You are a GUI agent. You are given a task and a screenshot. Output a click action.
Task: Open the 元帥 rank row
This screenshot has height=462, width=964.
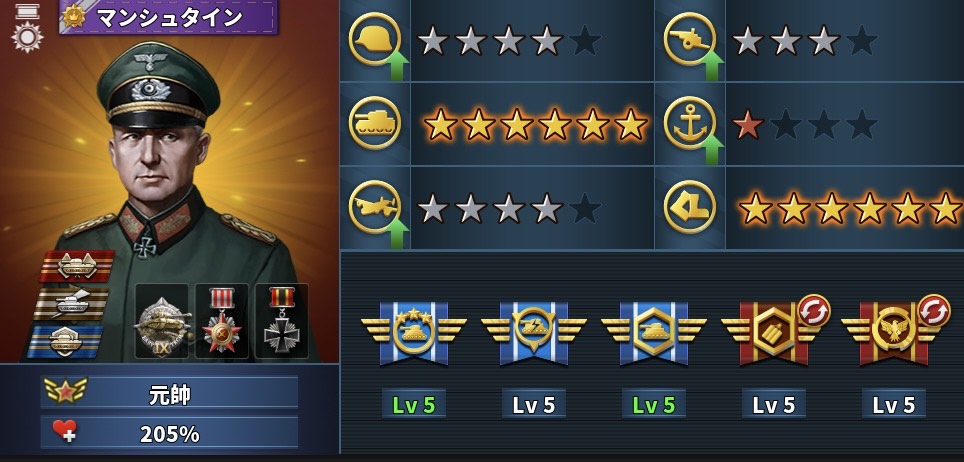(170, 393)
